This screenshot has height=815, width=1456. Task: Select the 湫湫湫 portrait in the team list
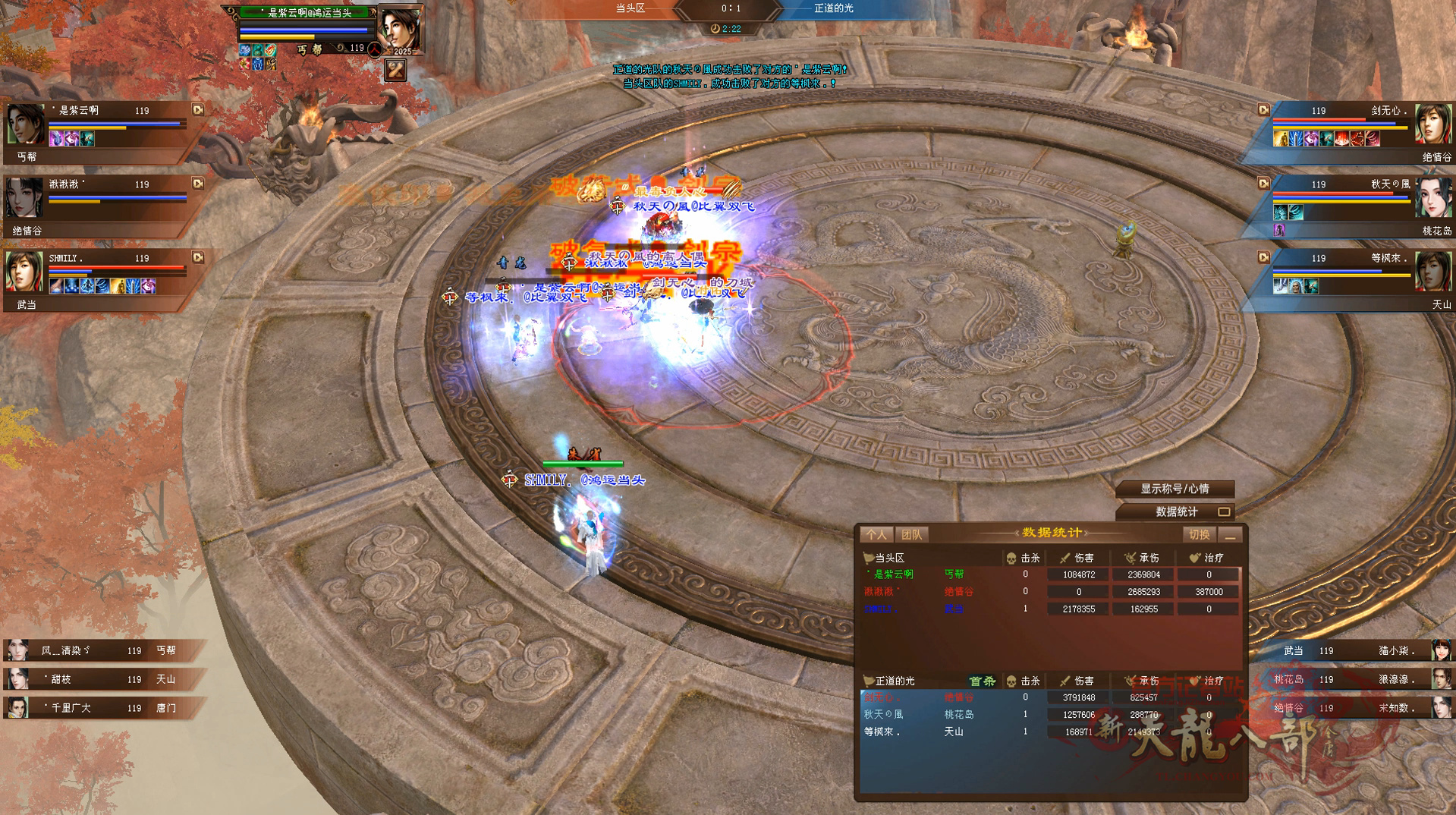[x=26, y=197]
